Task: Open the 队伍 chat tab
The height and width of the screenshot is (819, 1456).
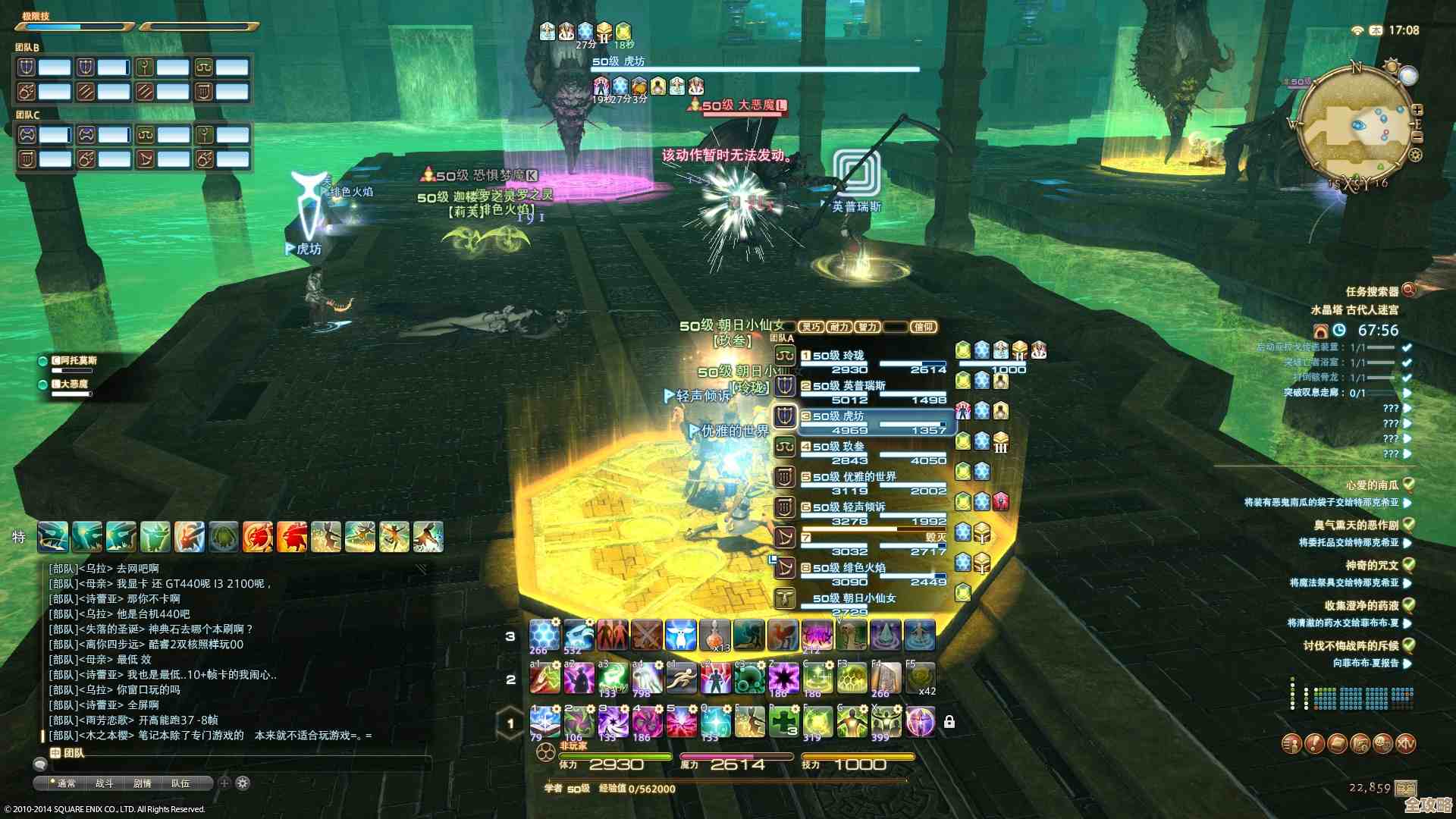Action: click(180, 783)
